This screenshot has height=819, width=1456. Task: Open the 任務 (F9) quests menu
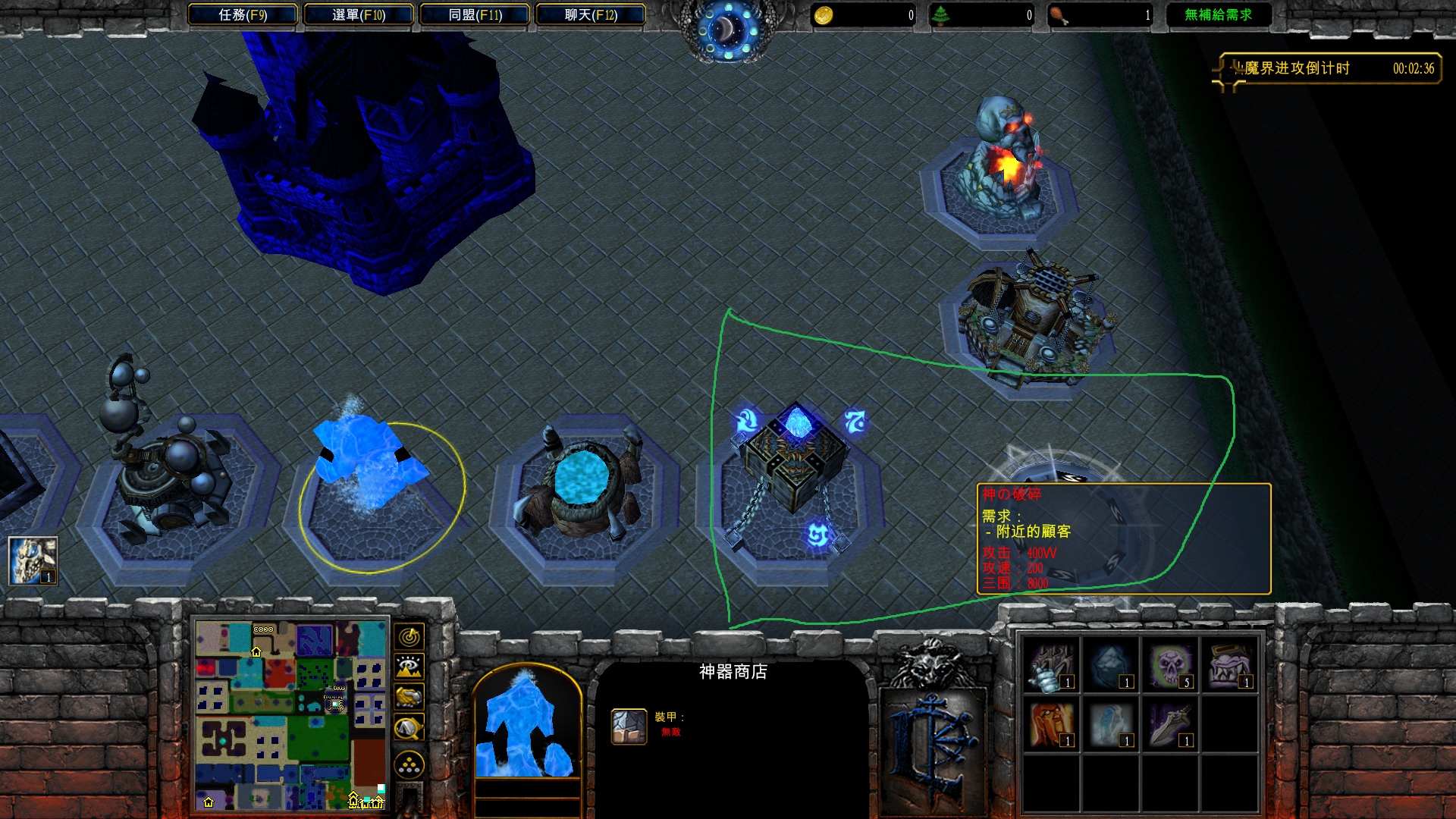[242, 14]
